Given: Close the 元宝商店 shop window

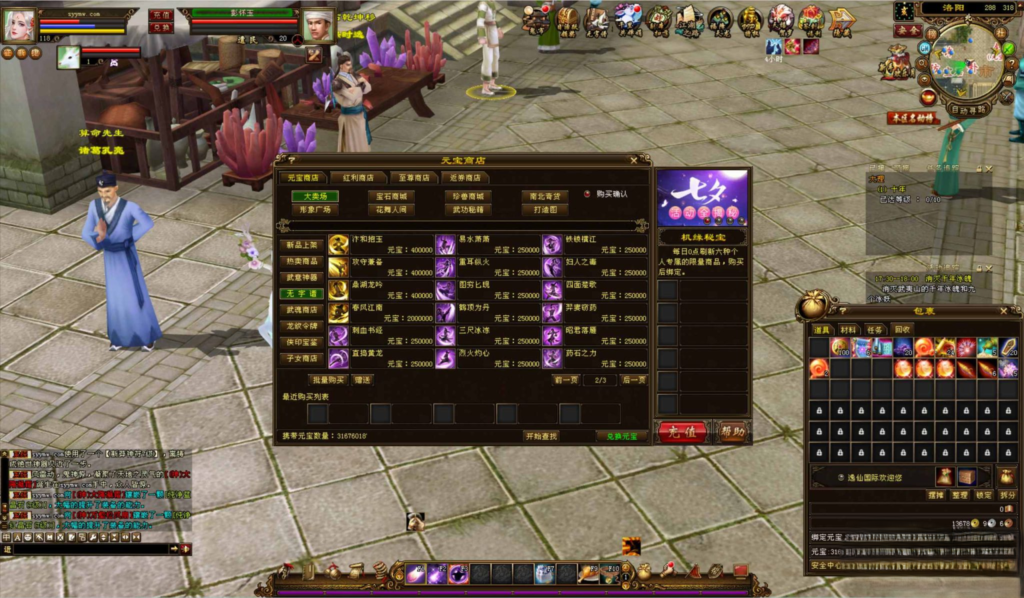Looking at the screenshot, I should [633, 159].
